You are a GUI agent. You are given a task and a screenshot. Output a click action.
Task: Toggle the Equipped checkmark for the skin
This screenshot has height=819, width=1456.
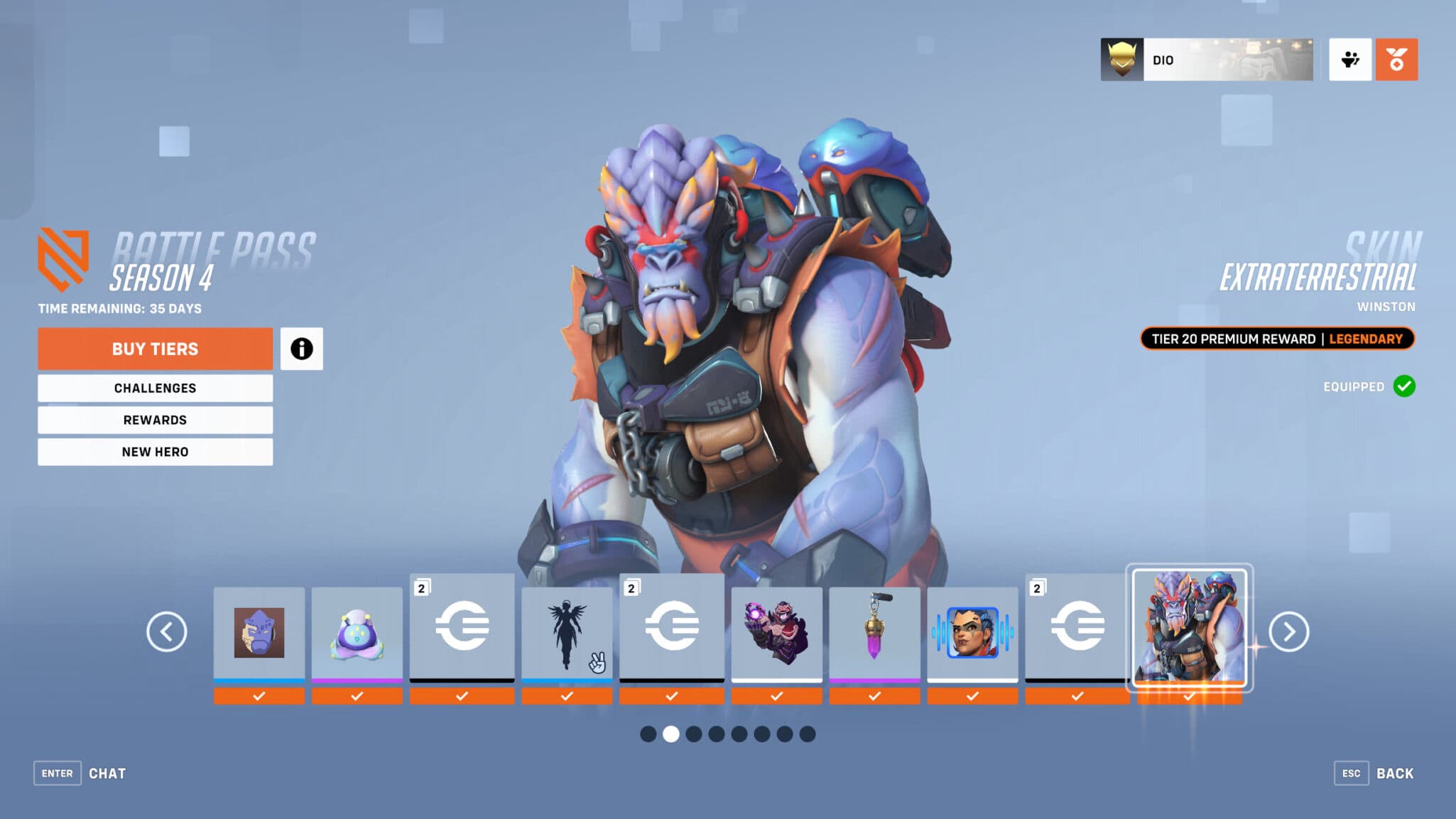pos(1403,387)
